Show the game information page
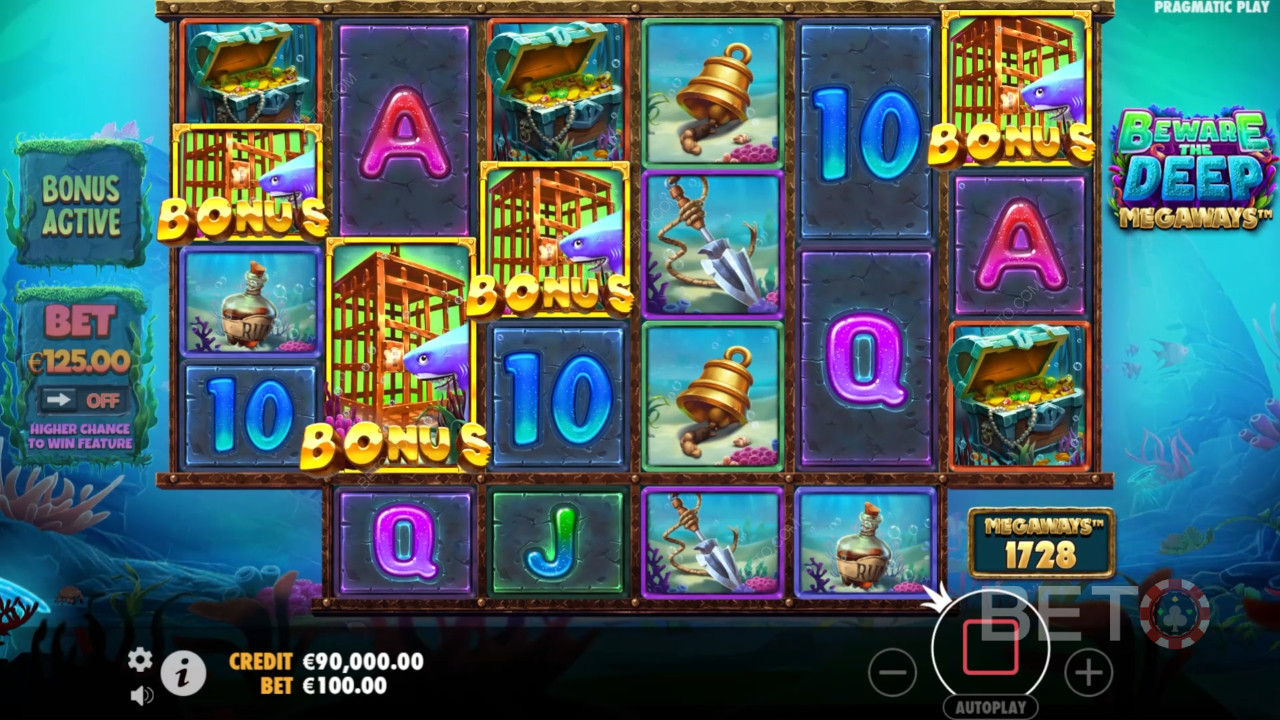Image resolution: width=1280 pixels, height=720 pixels. pyautogui.click(x=183, y=675)
